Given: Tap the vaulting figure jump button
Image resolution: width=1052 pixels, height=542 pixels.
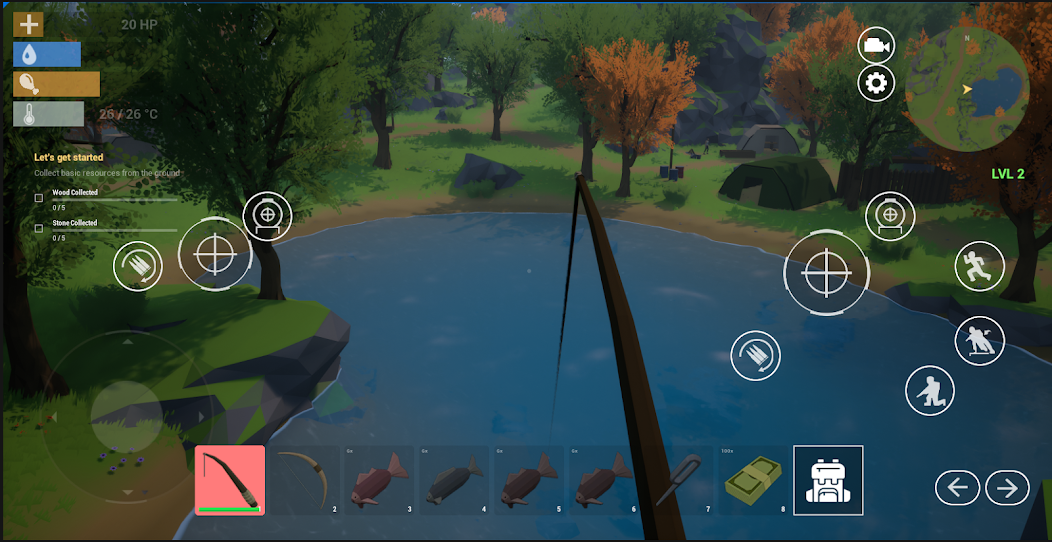Looking at the screenshot, I should pos(979,341).
